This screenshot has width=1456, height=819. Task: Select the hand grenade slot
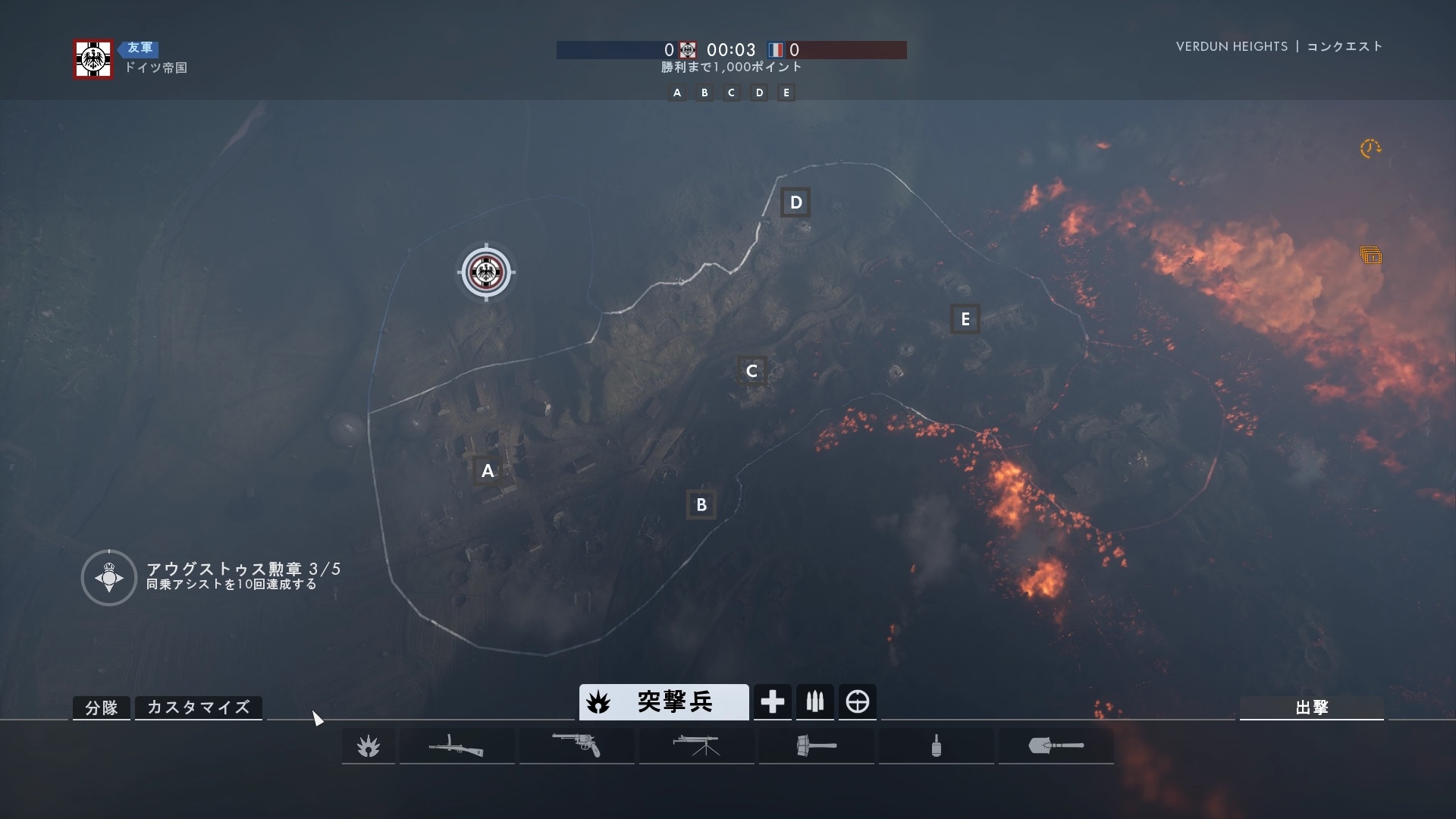pos(936,746)
